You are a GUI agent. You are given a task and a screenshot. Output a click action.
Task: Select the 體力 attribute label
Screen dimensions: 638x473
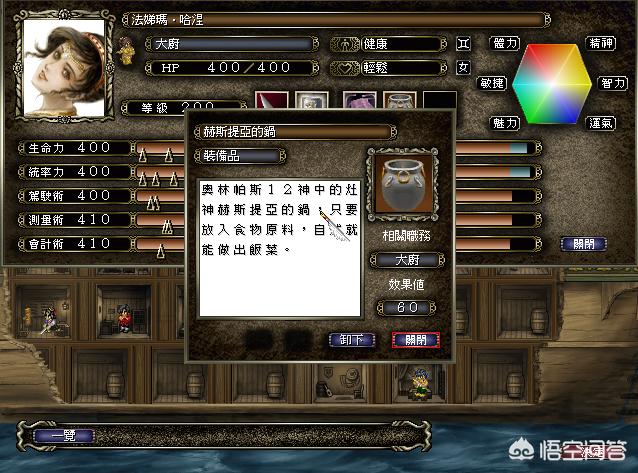[x=505, y=44]
